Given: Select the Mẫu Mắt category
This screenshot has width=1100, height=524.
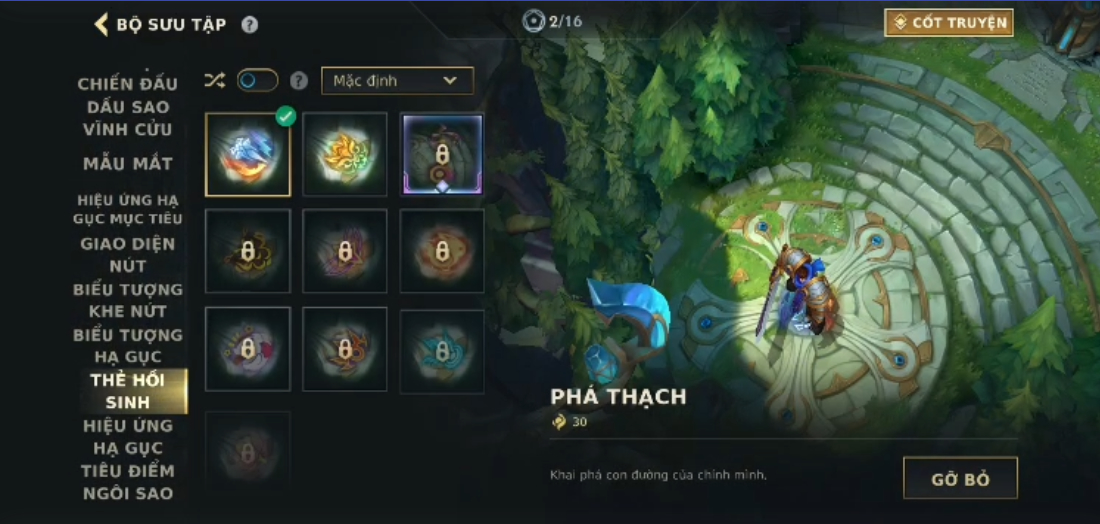Looking at the screenshot, I should click(128, 163).
